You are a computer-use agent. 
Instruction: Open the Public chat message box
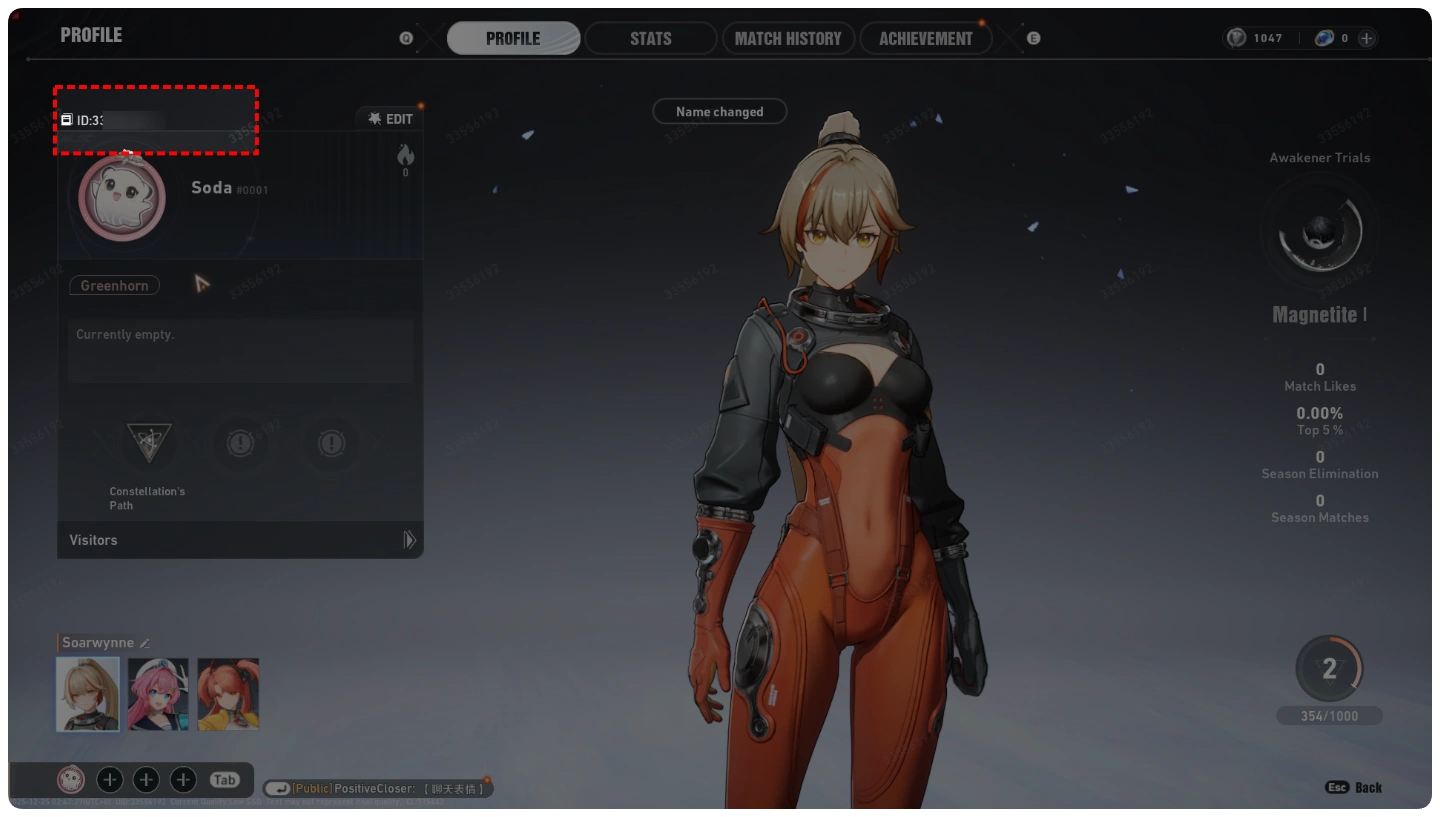tap(378, 789)
